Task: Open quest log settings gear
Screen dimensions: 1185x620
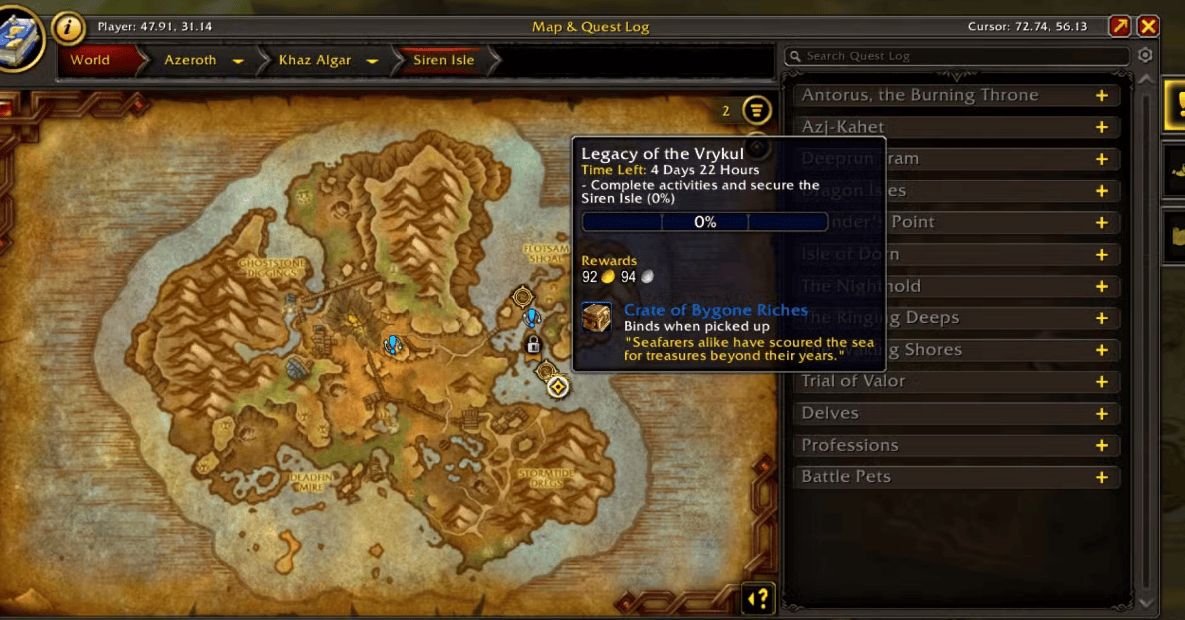Action: [x=1146, y=56]
